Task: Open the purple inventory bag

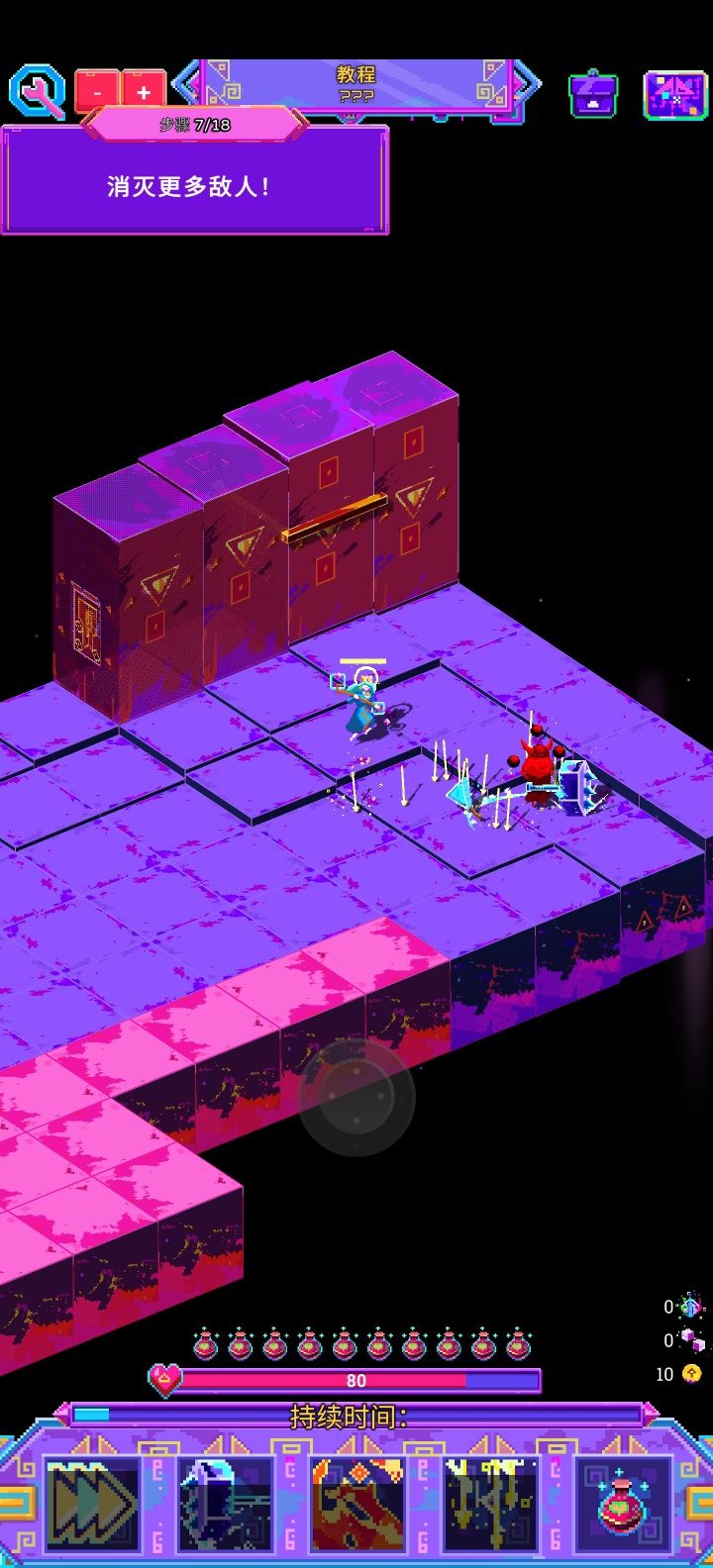Action: [x=593, y=95]
